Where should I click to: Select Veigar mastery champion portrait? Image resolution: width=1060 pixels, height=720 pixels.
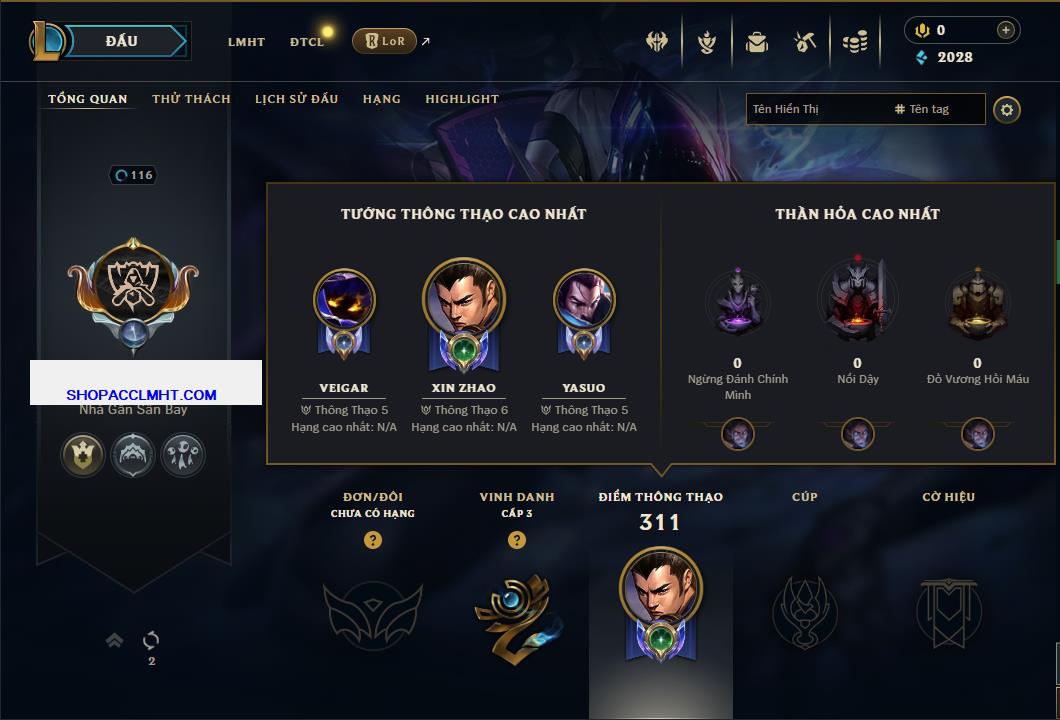344,302
